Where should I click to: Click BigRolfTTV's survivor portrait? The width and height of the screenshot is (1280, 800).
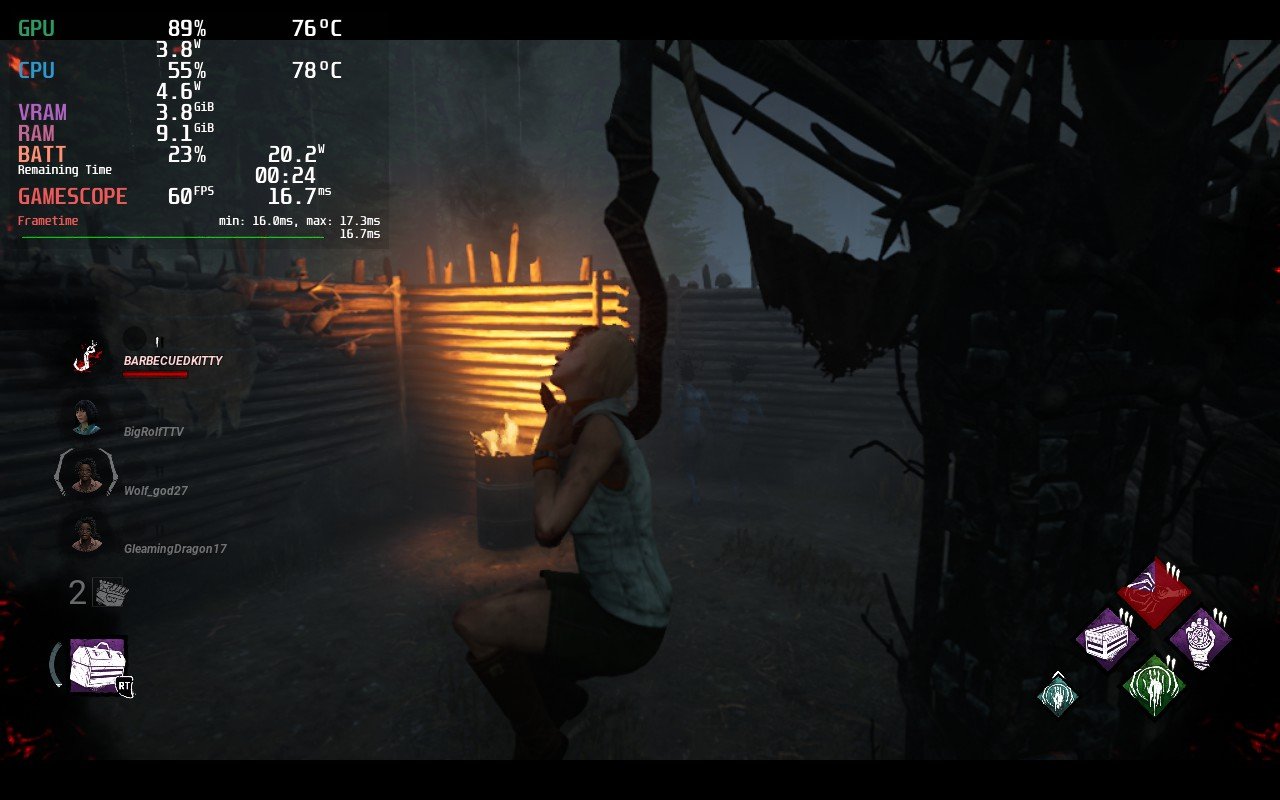[85, 417]
